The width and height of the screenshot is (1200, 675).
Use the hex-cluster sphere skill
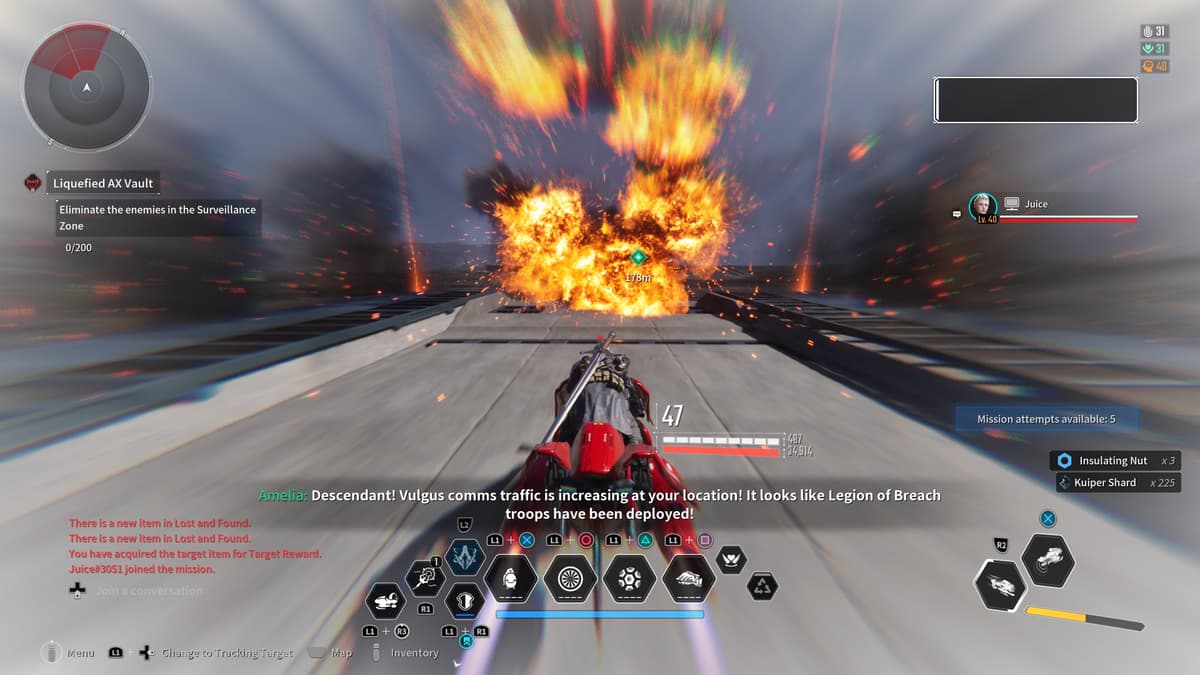click(630, 579)
